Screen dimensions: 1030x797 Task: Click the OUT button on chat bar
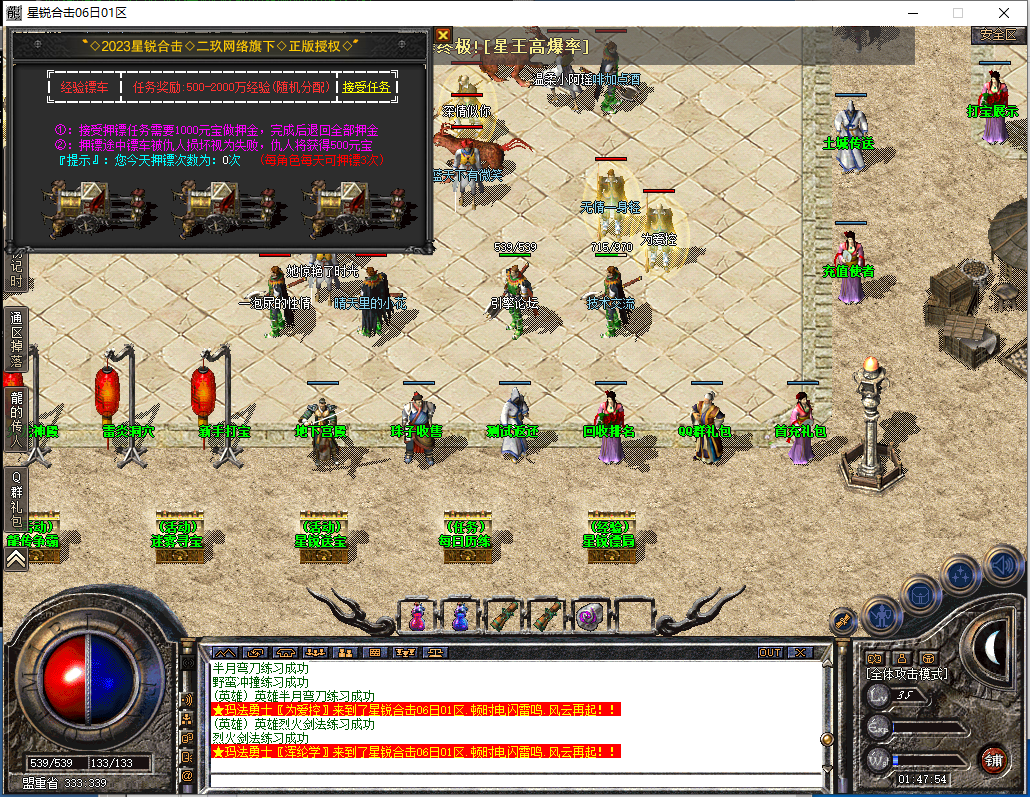click(770, 652)
